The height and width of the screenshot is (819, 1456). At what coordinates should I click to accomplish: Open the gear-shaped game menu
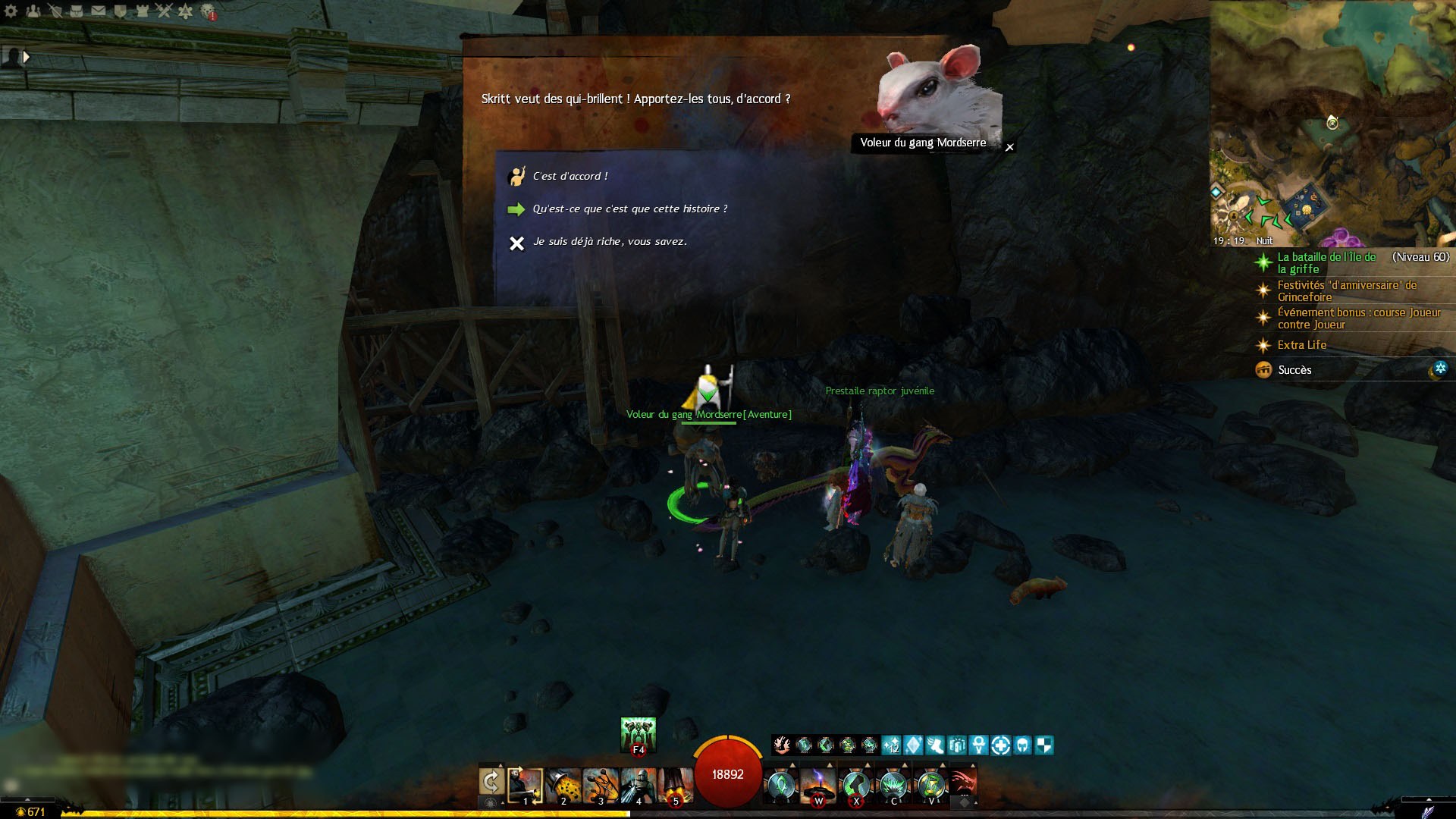coord(11,11)
